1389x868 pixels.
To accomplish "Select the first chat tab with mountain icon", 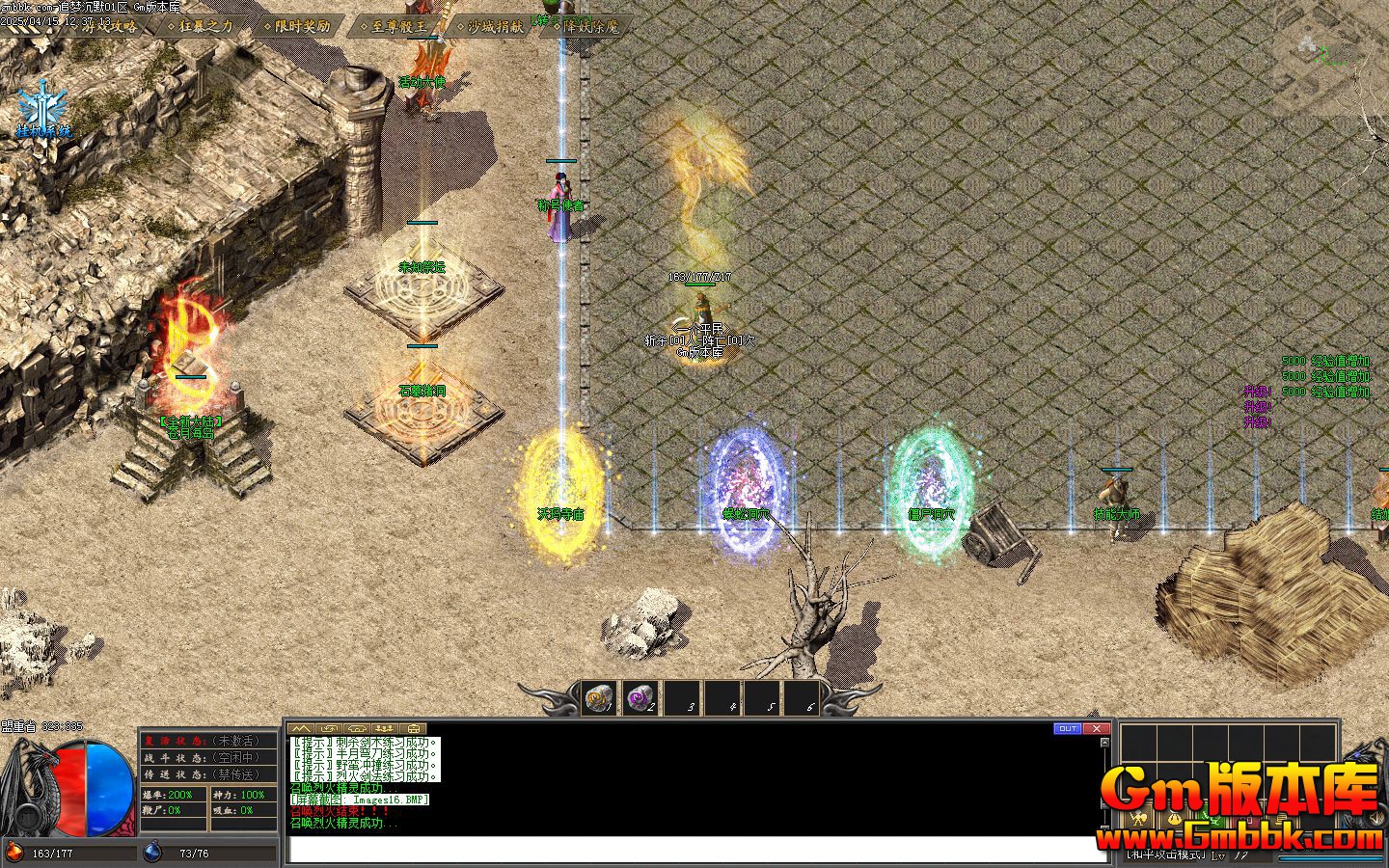I will coord(302,728).
